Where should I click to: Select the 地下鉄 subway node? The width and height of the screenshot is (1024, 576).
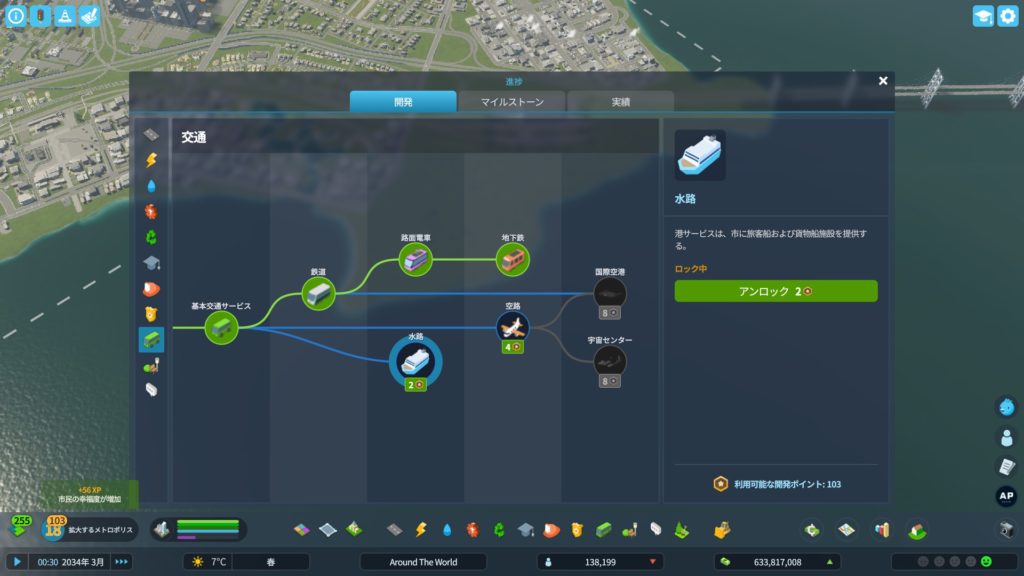point(513,260)
